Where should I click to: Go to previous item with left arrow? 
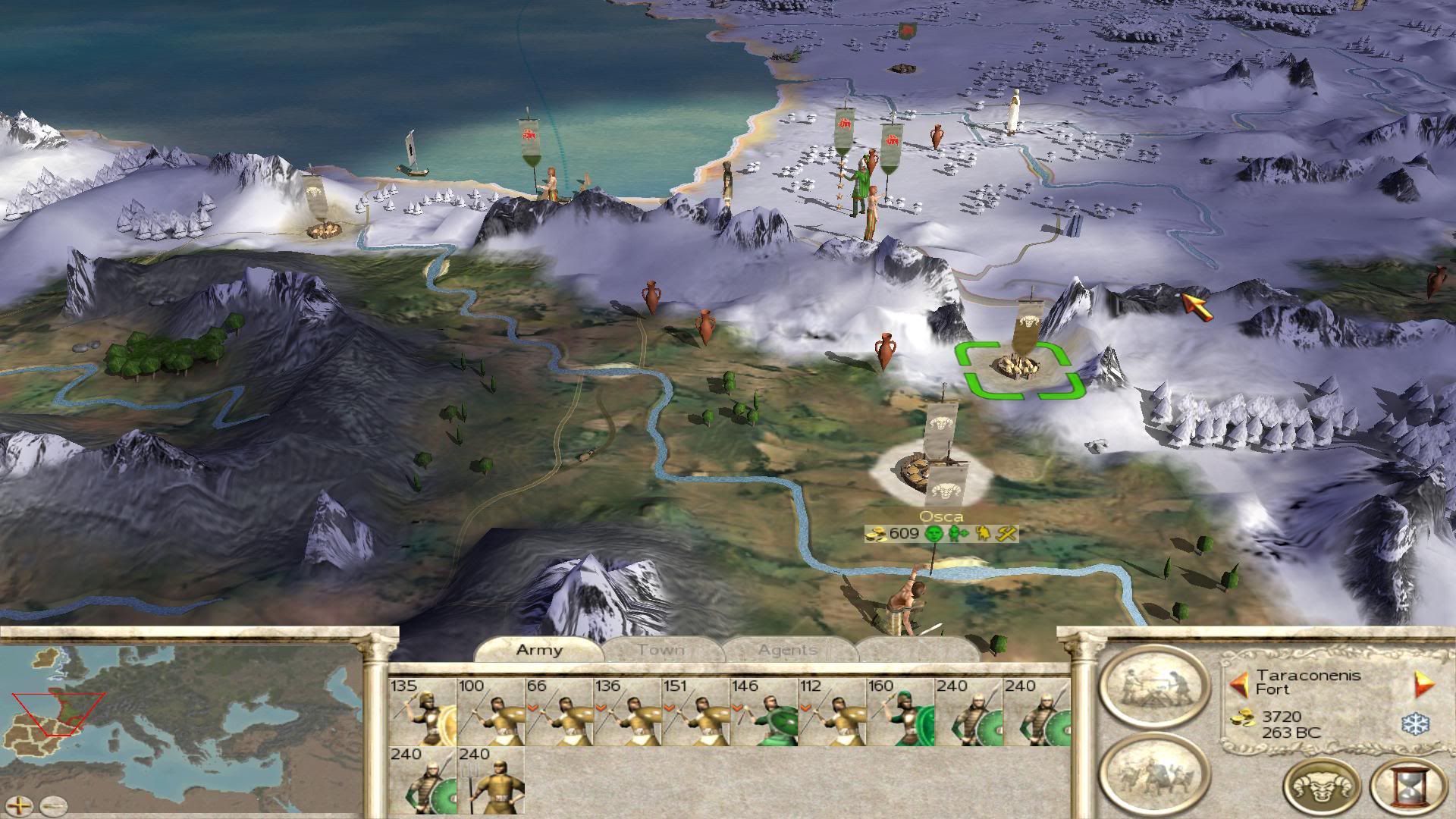[x=1239, y=686]
